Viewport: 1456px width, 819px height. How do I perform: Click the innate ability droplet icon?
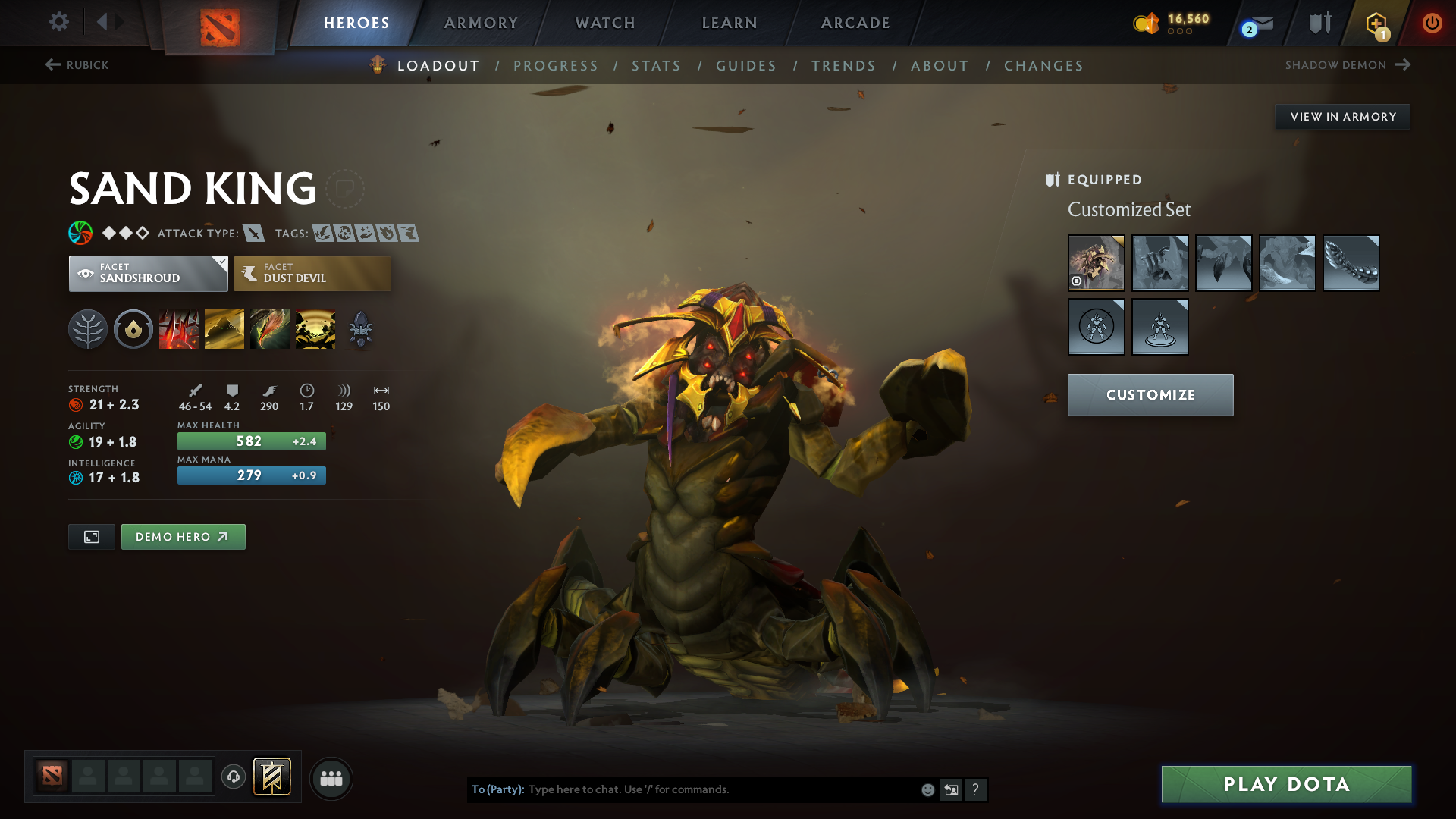[x=133, y=328]
